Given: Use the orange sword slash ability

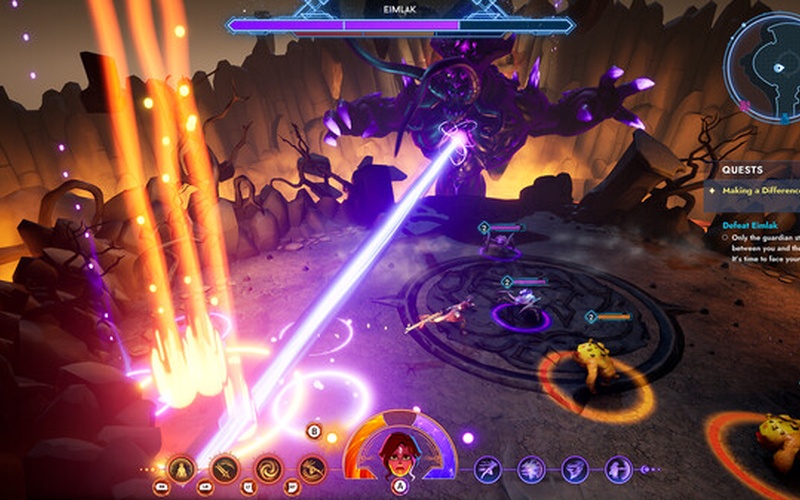Looking at the screenshot, I should 224,467.
